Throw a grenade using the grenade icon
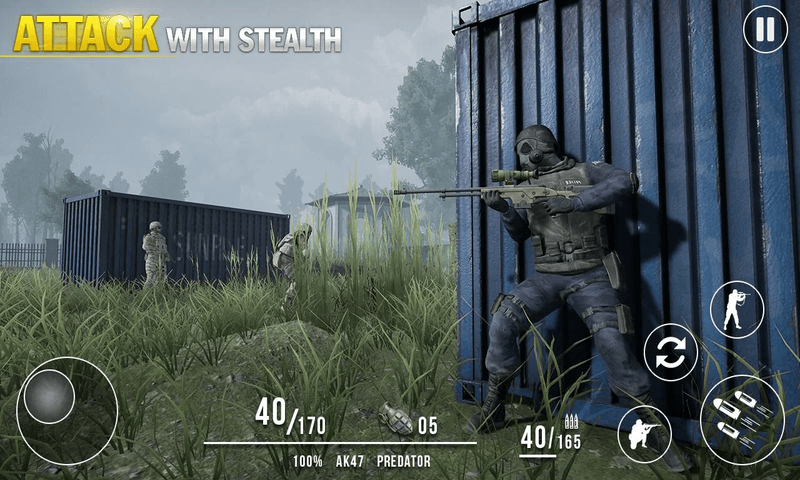 coord(396,418)
